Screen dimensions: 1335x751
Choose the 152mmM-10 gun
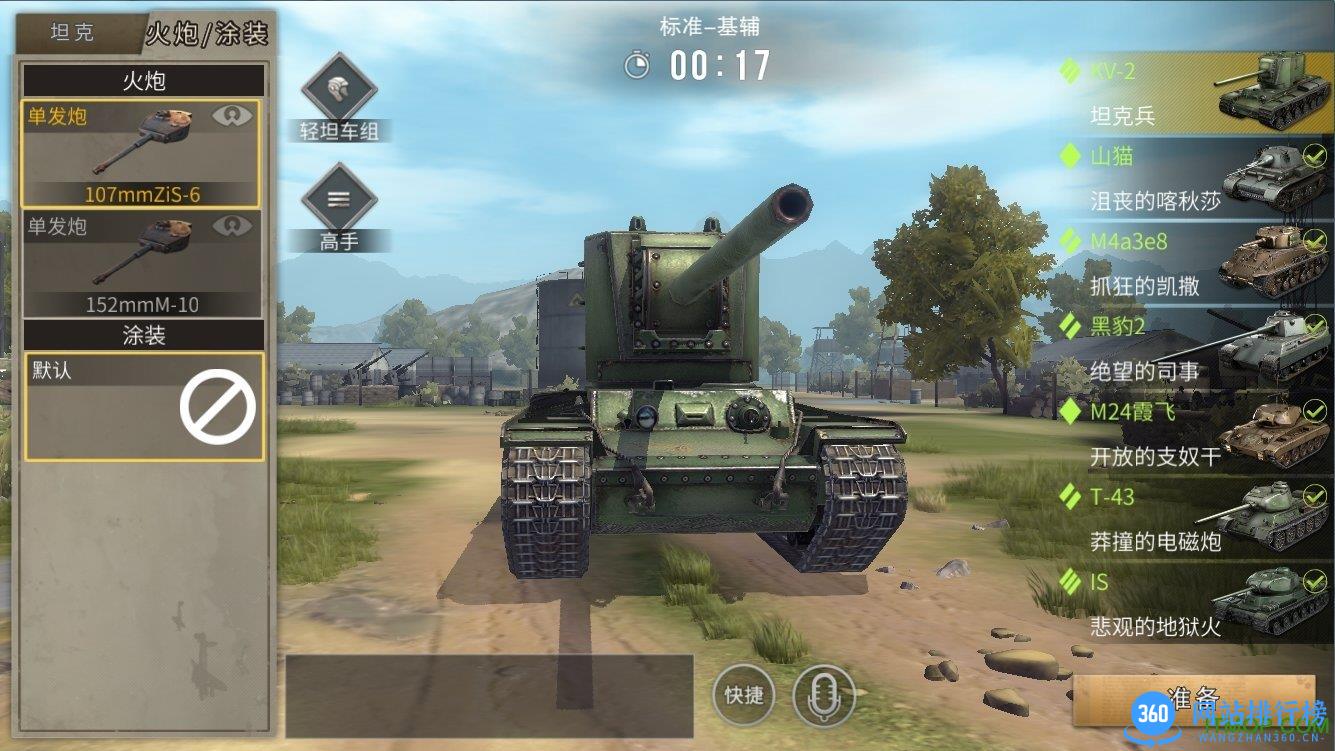pos(141,263)
